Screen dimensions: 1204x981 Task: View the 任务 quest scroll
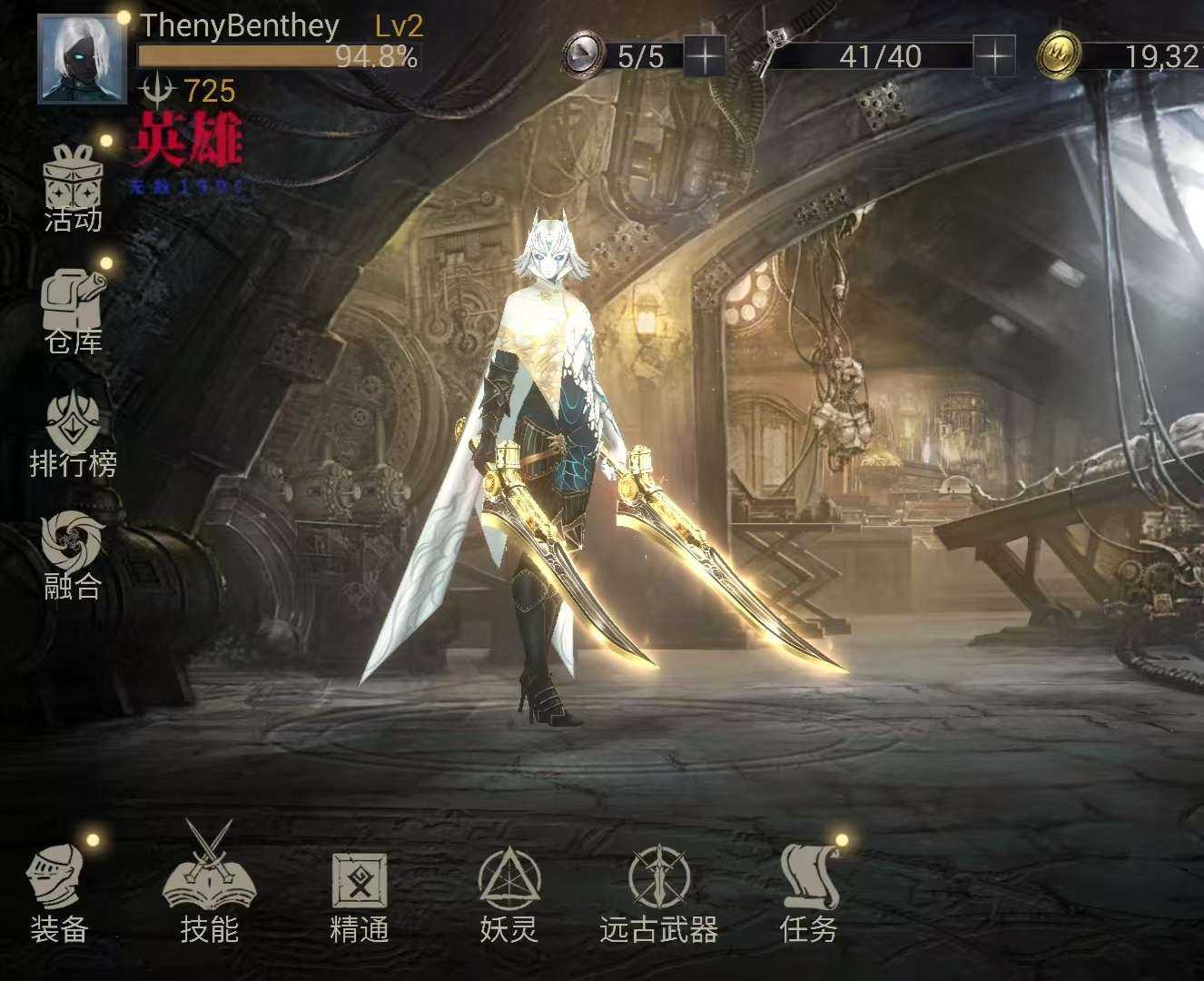809,888
